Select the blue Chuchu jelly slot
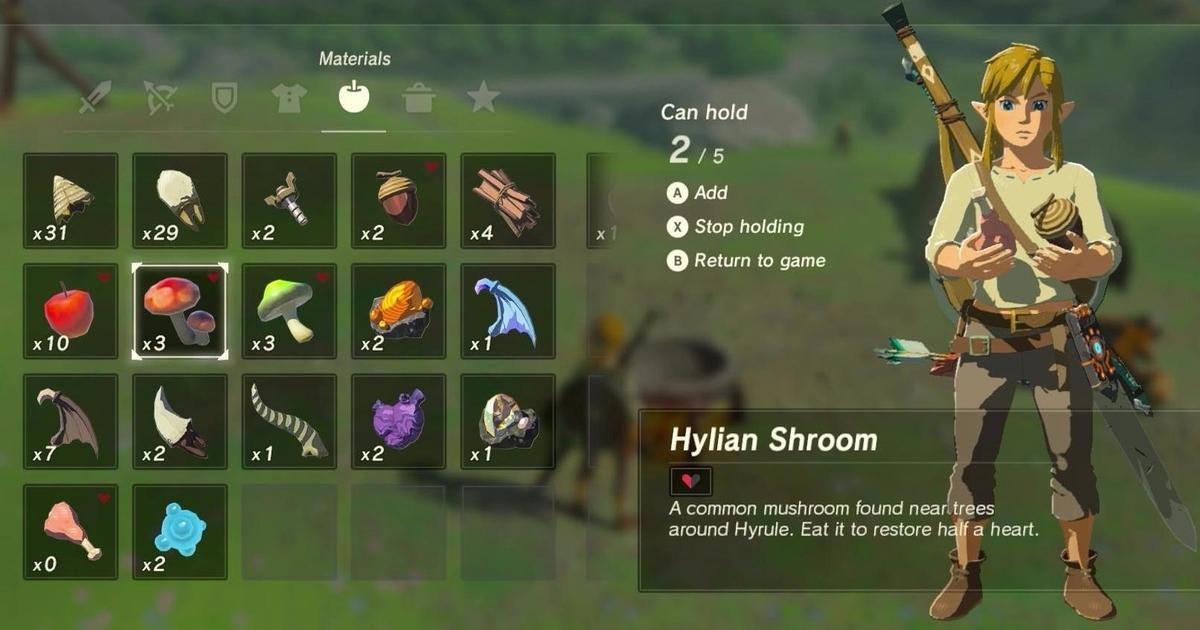Viewport: 1200px width, 630px height. [x=180, y=531]
